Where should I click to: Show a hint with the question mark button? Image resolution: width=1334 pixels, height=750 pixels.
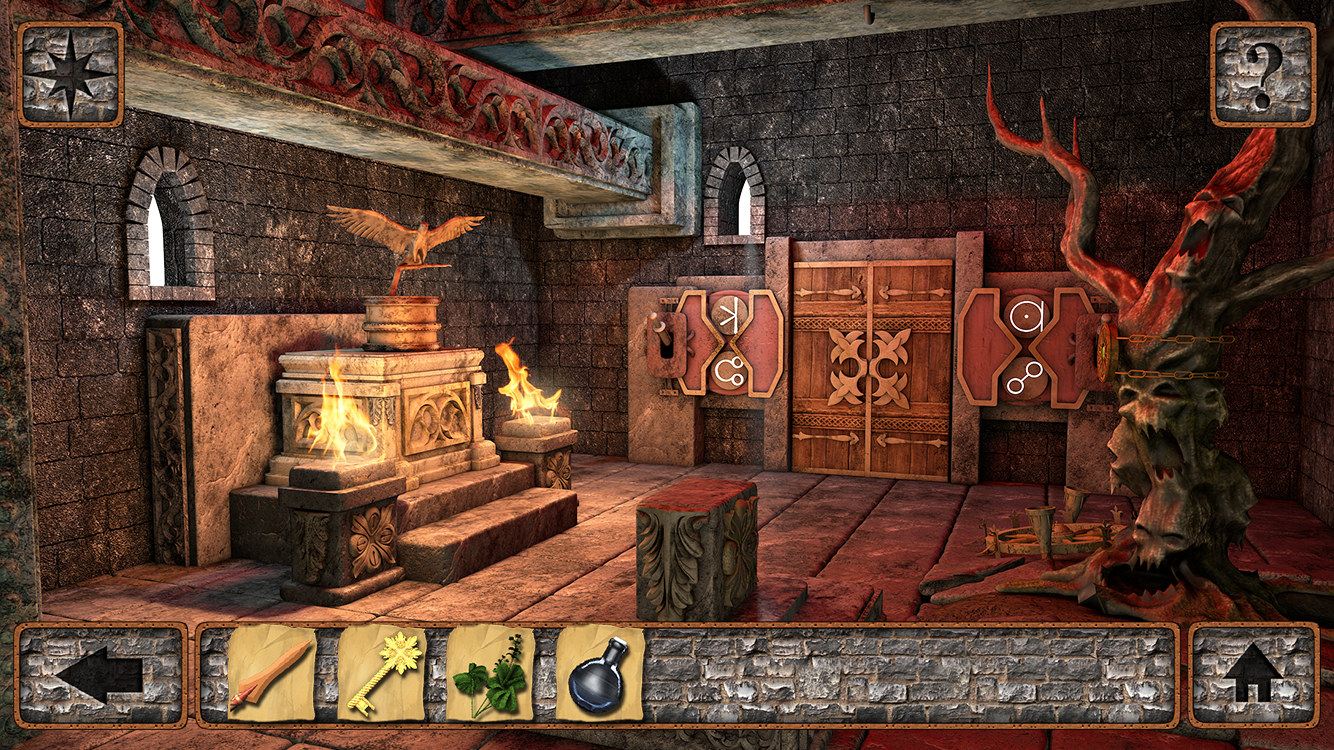click(x=1262, y=74)
